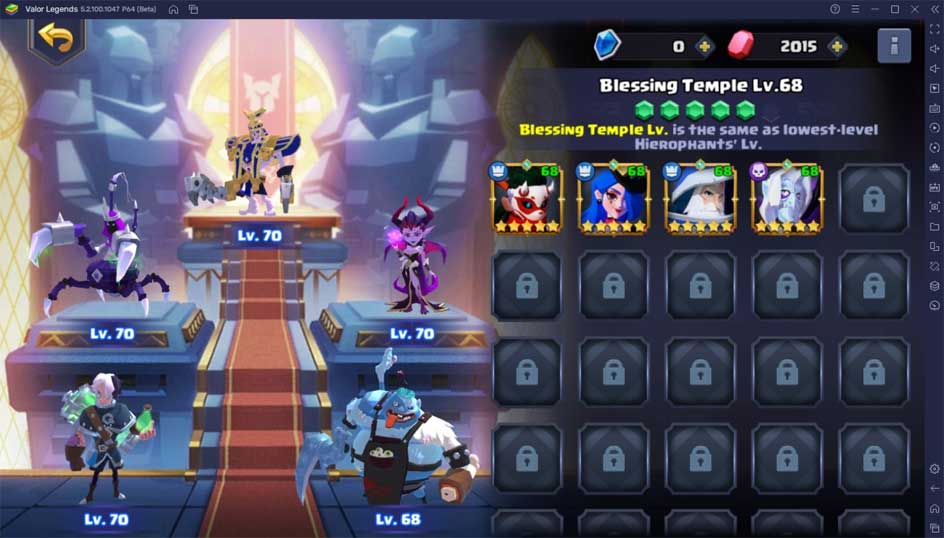The width and height of the screenshot is (944, 538).
Task: Add more red rubies with plus button
Action: 836,46
